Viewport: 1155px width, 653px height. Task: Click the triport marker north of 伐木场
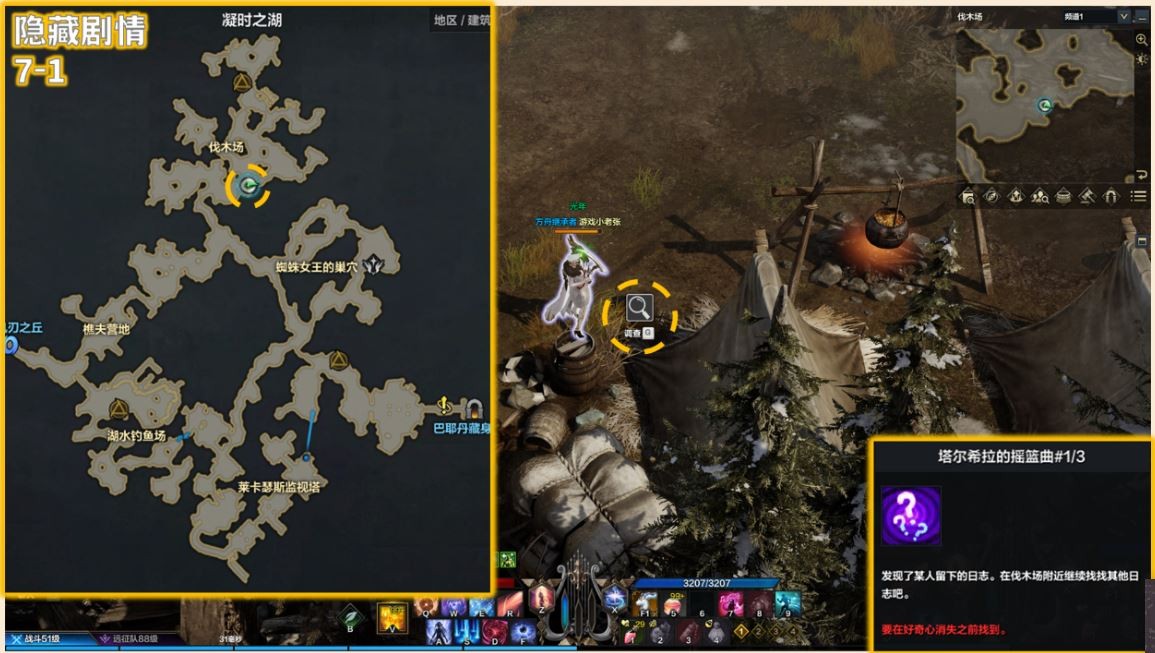240,82
